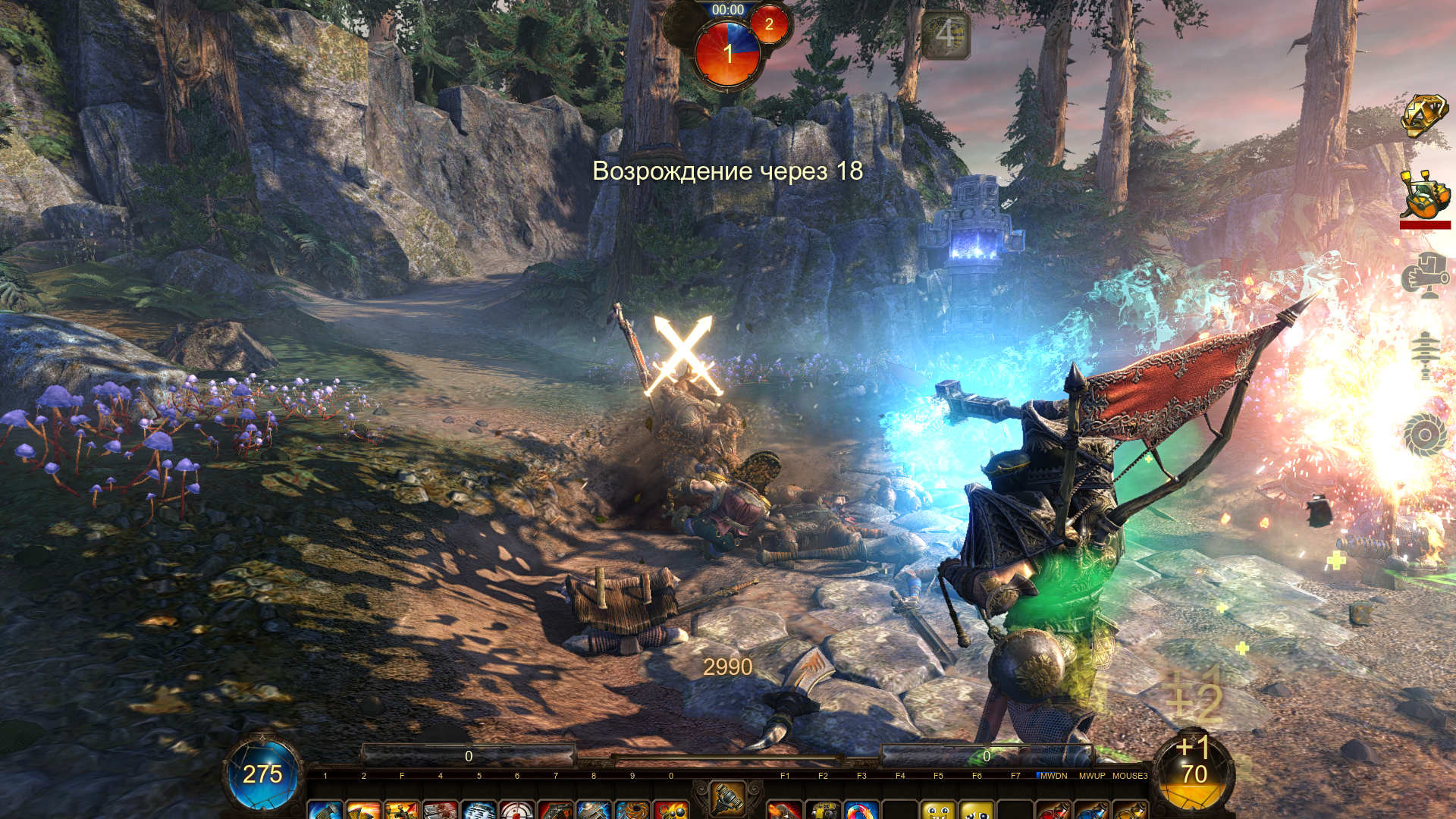This screenshot has height=819, width=1456.
Task: Activate the blue hammer ability in slot 1
Action: pos(325,810)
